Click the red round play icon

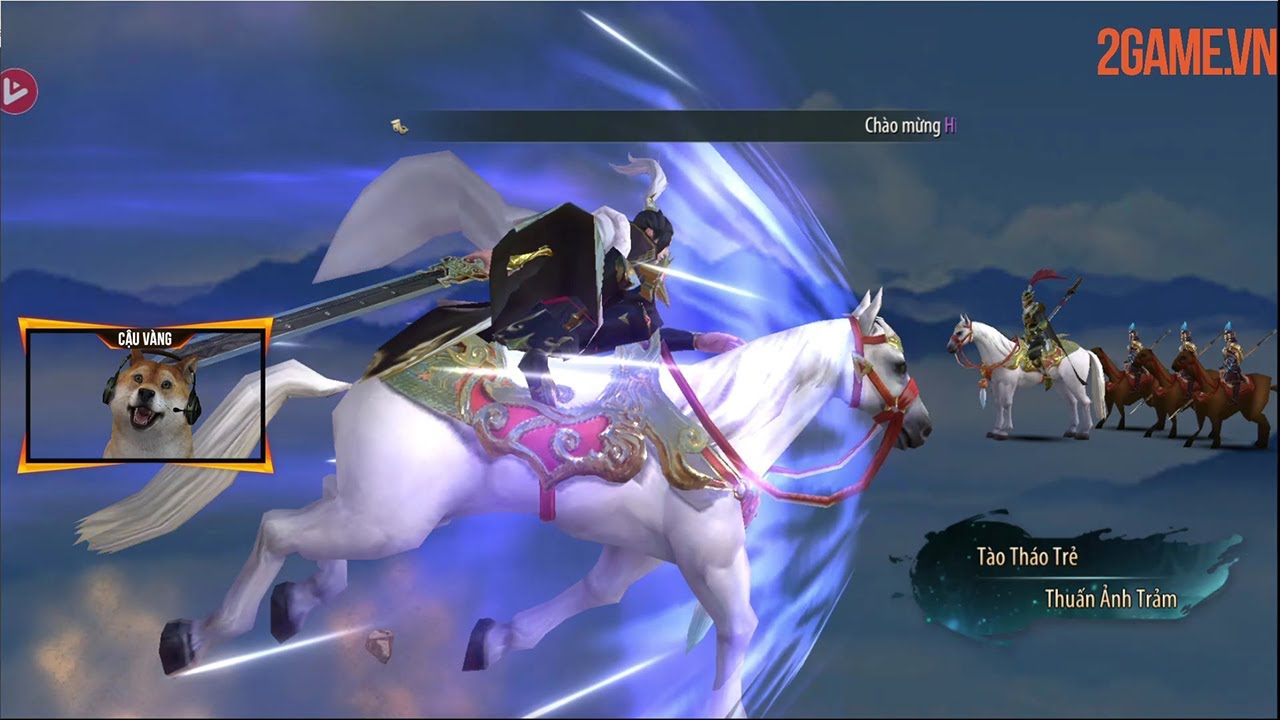pos(17,91)
